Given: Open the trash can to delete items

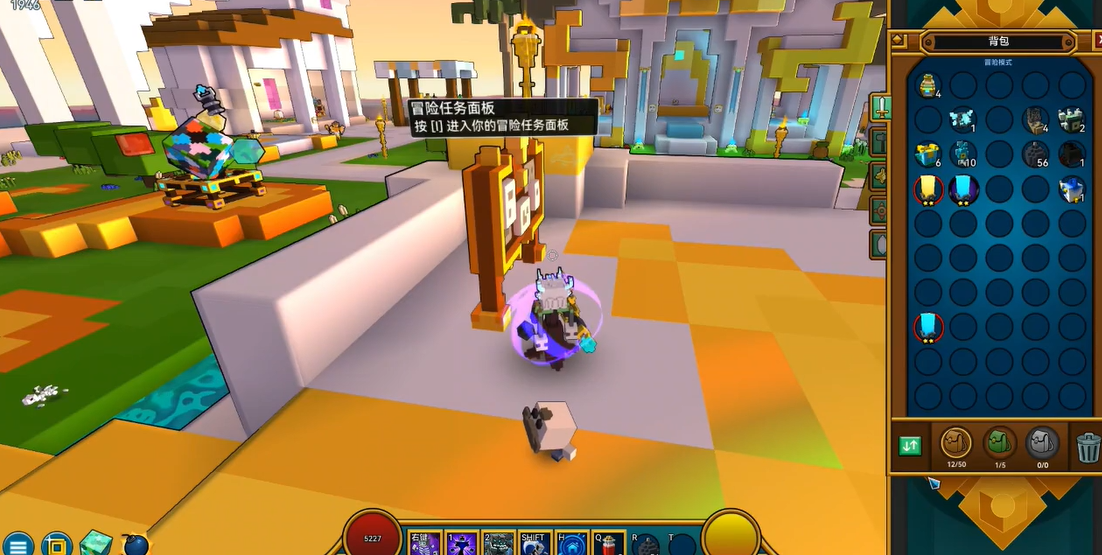Looking at the screenshot, I should [x=1088, y=447].
